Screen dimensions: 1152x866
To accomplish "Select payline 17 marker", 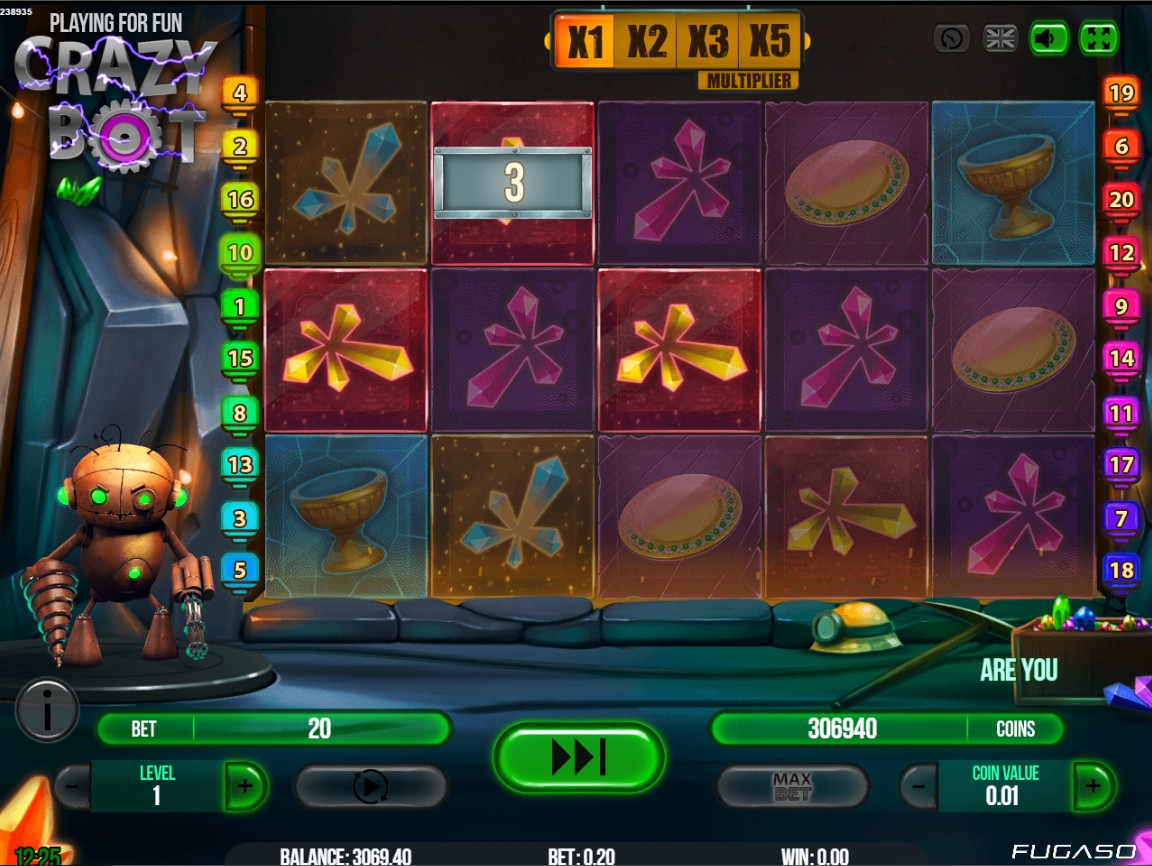I will click(1121, 464).
